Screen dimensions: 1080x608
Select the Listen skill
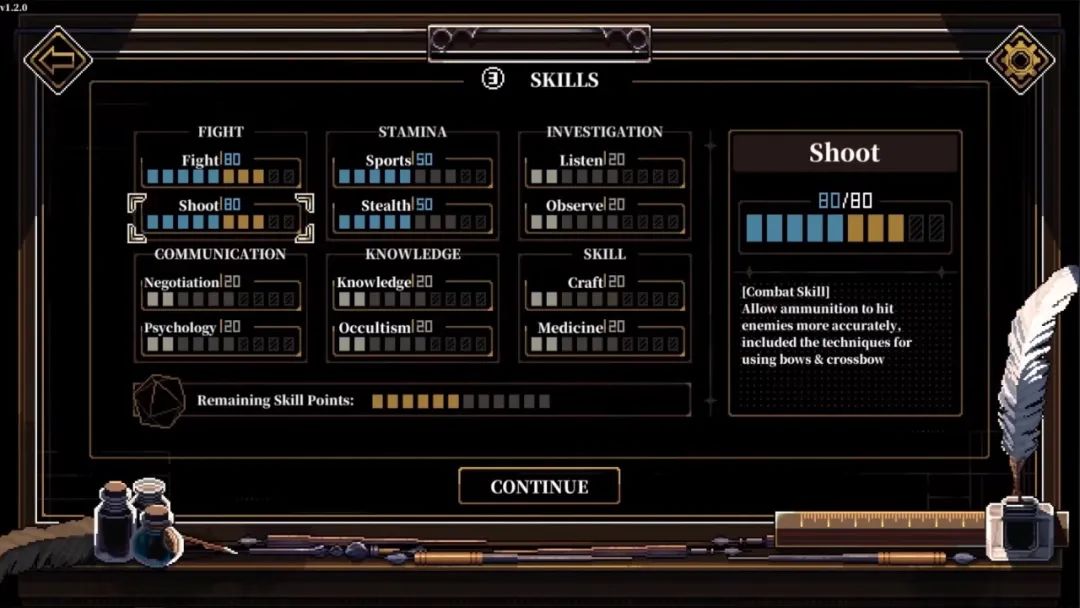click(604, 170)
